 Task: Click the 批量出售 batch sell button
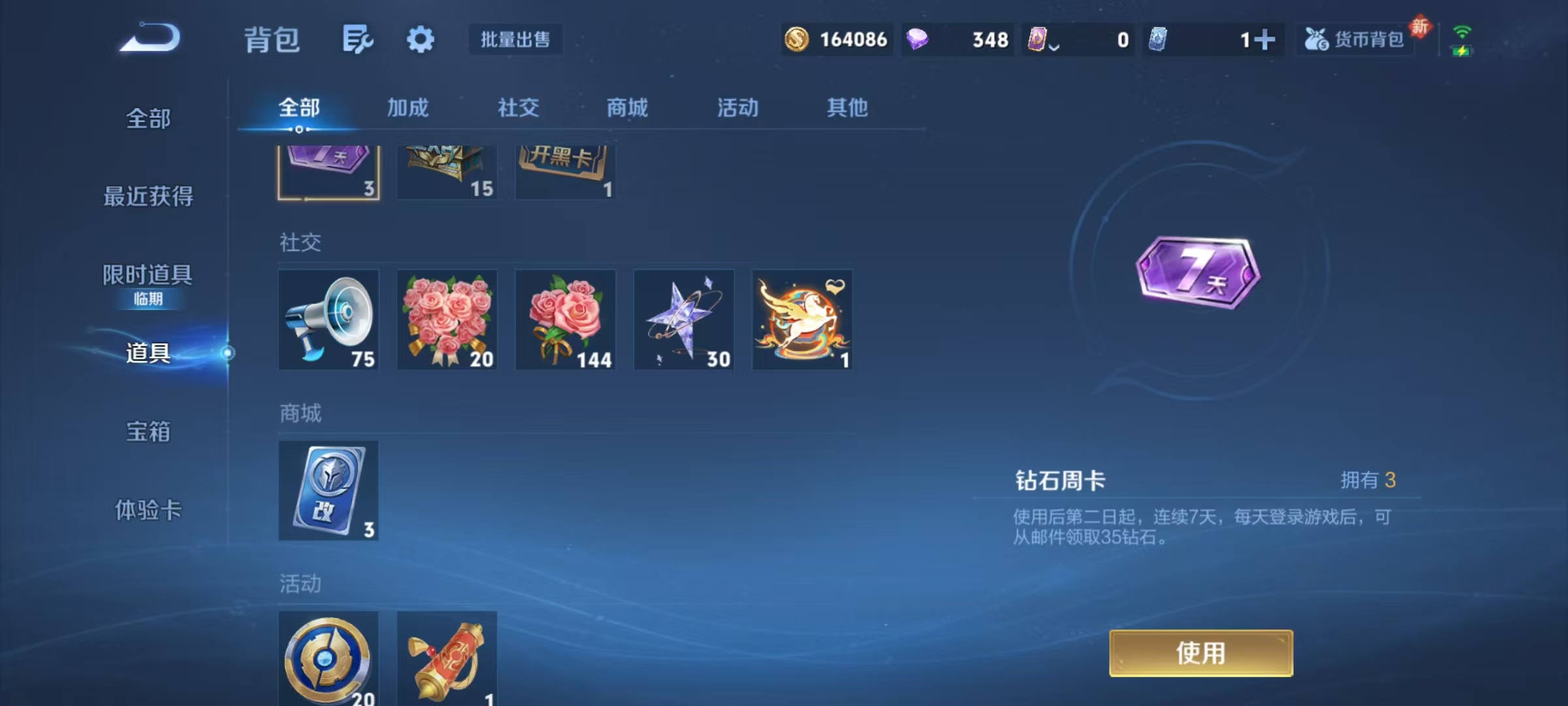tap(515, 39)
